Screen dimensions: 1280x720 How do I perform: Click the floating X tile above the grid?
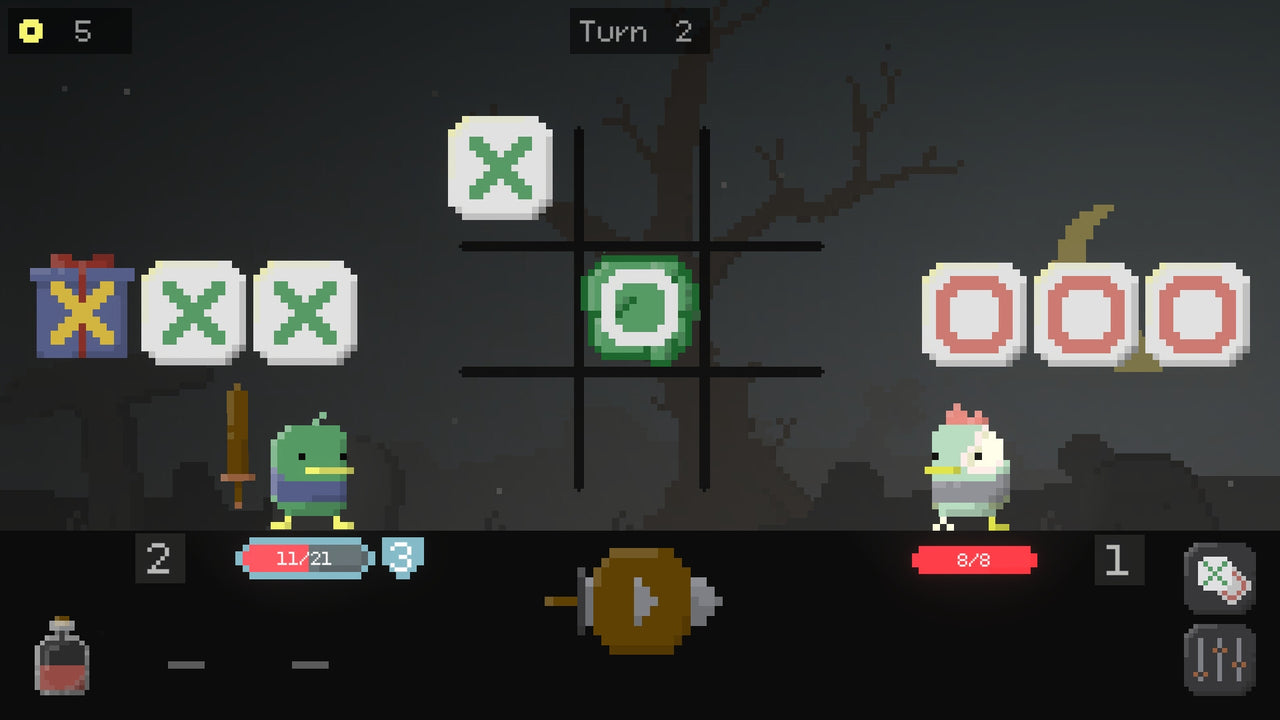[500, 167]
